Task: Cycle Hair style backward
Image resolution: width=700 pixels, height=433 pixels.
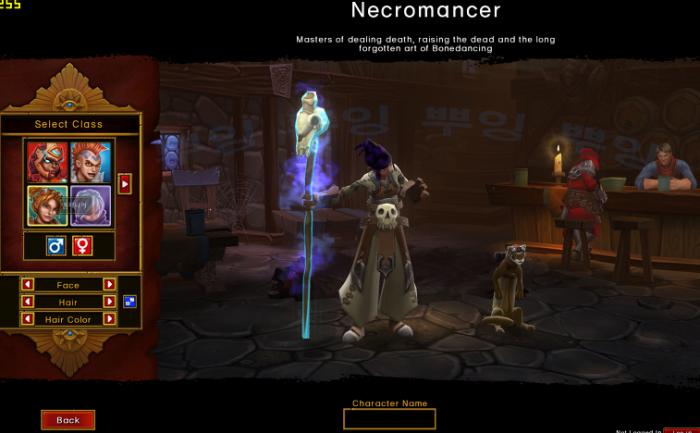Action: [28, 302]
